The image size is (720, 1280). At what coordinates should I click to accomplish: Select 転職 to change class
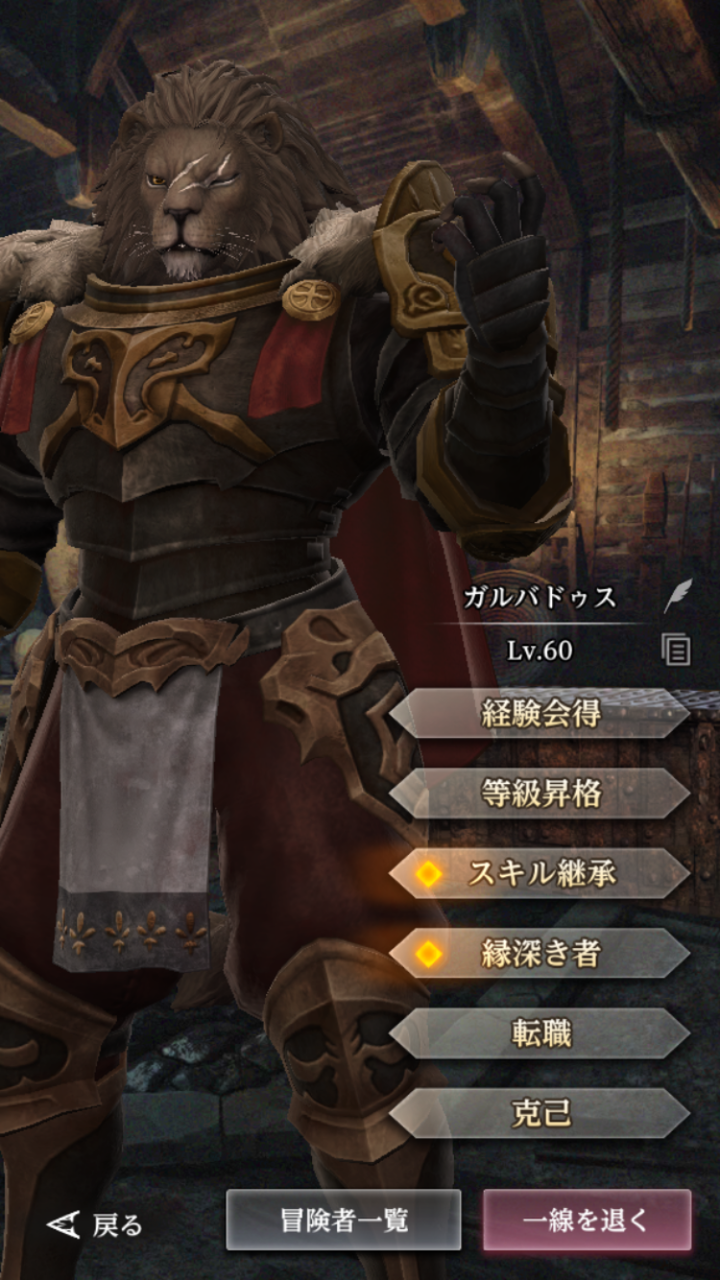tap(540, 1034)
